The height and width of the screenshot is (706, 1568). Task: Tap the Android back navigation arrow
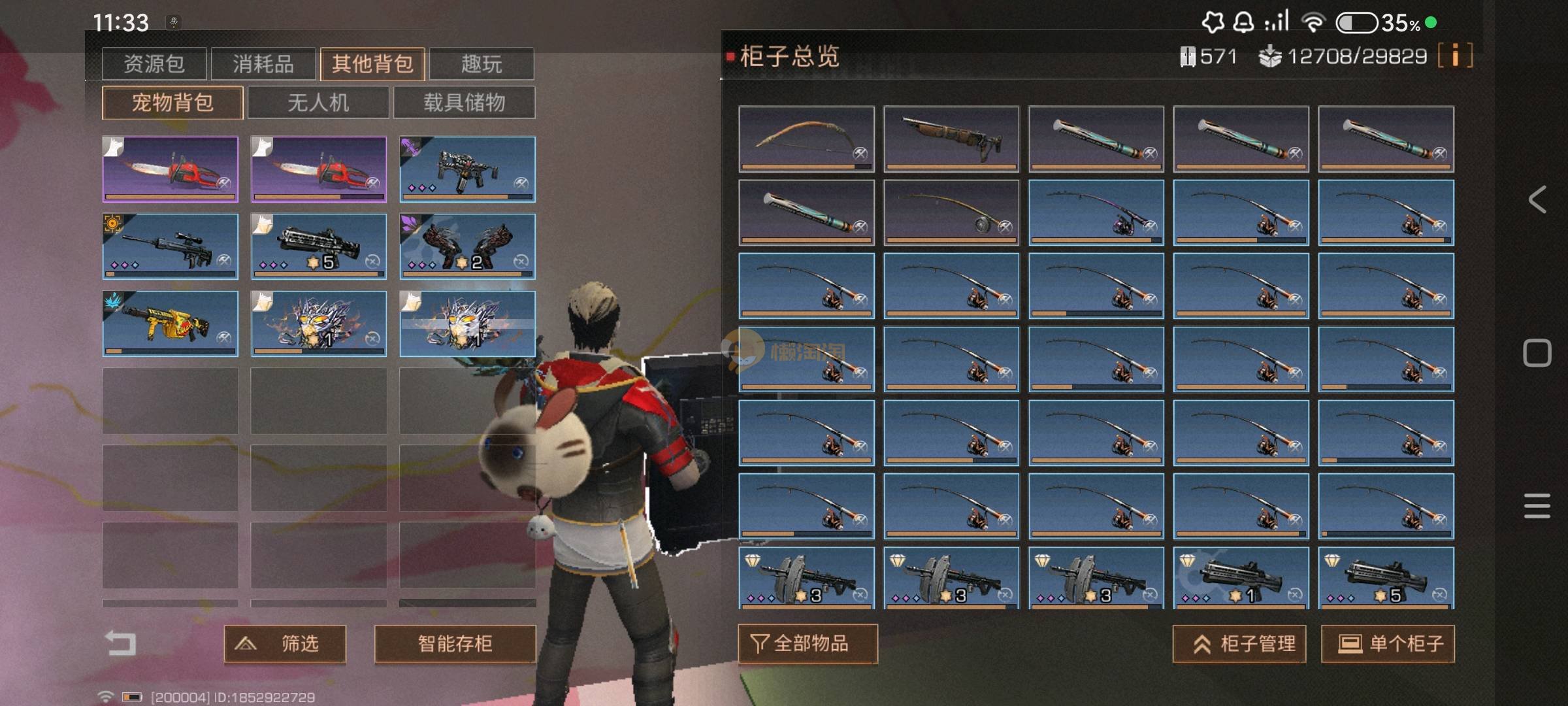click(x=1537, y=199)
